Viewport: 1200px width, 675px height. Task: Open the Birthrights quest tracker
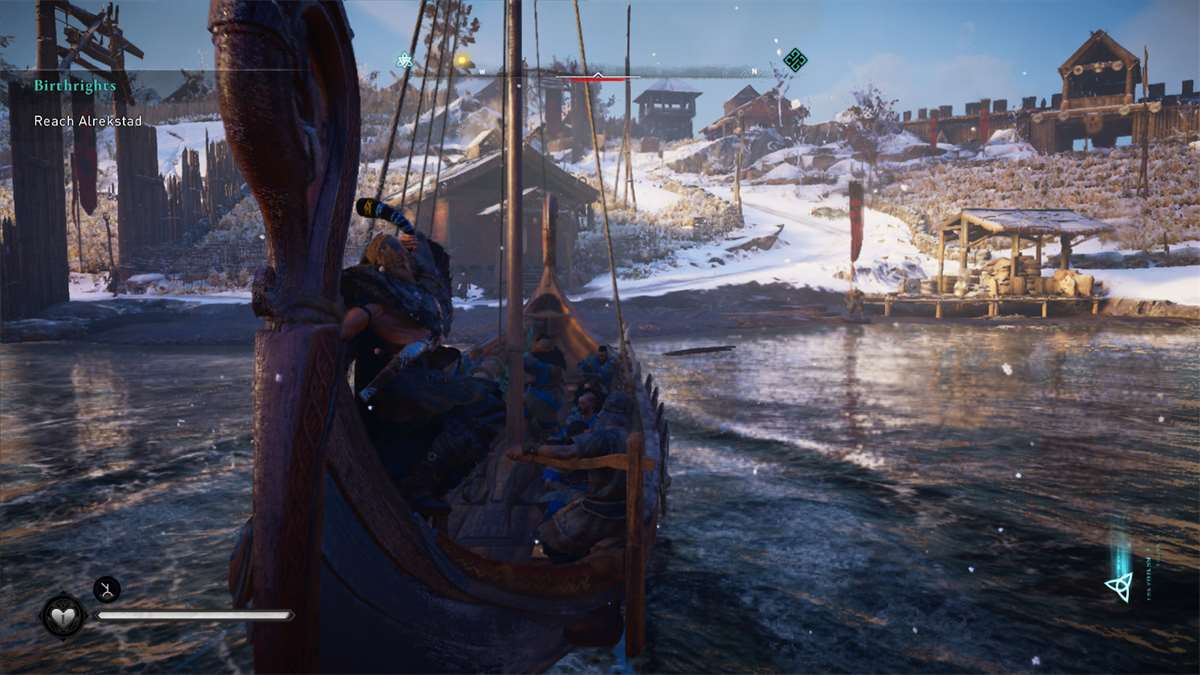pyautogui.click(x=75, y=86)
